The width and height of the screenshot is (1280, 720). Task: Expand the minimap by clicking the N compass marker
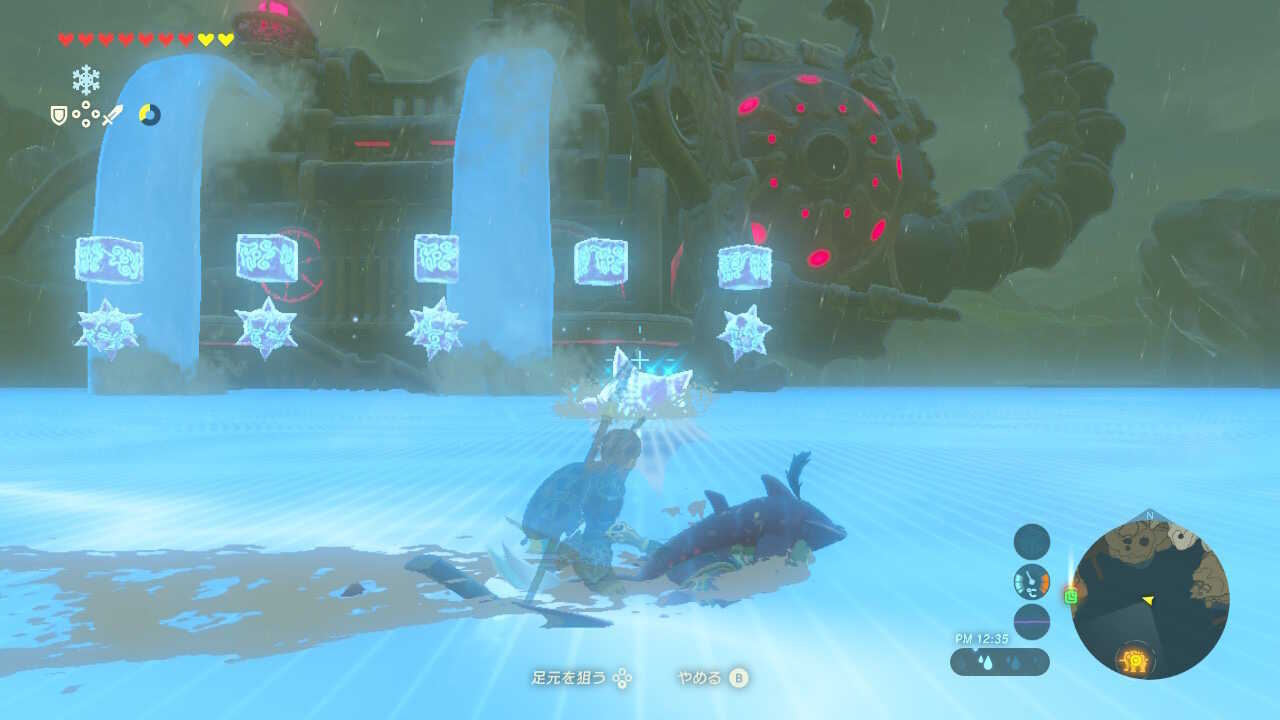1149,516
